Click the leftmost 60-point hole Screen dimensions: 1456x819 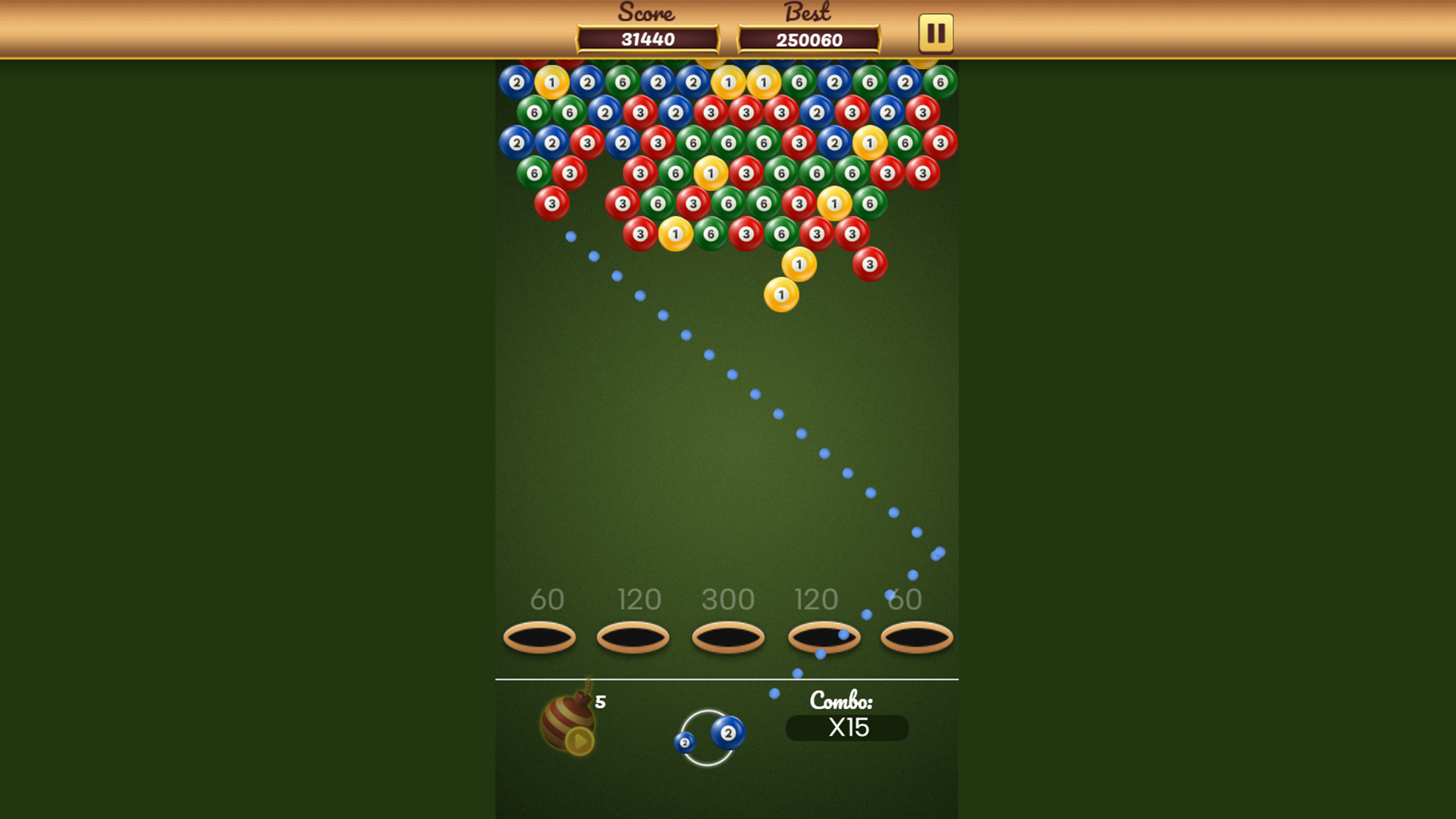tap(539, 637)
